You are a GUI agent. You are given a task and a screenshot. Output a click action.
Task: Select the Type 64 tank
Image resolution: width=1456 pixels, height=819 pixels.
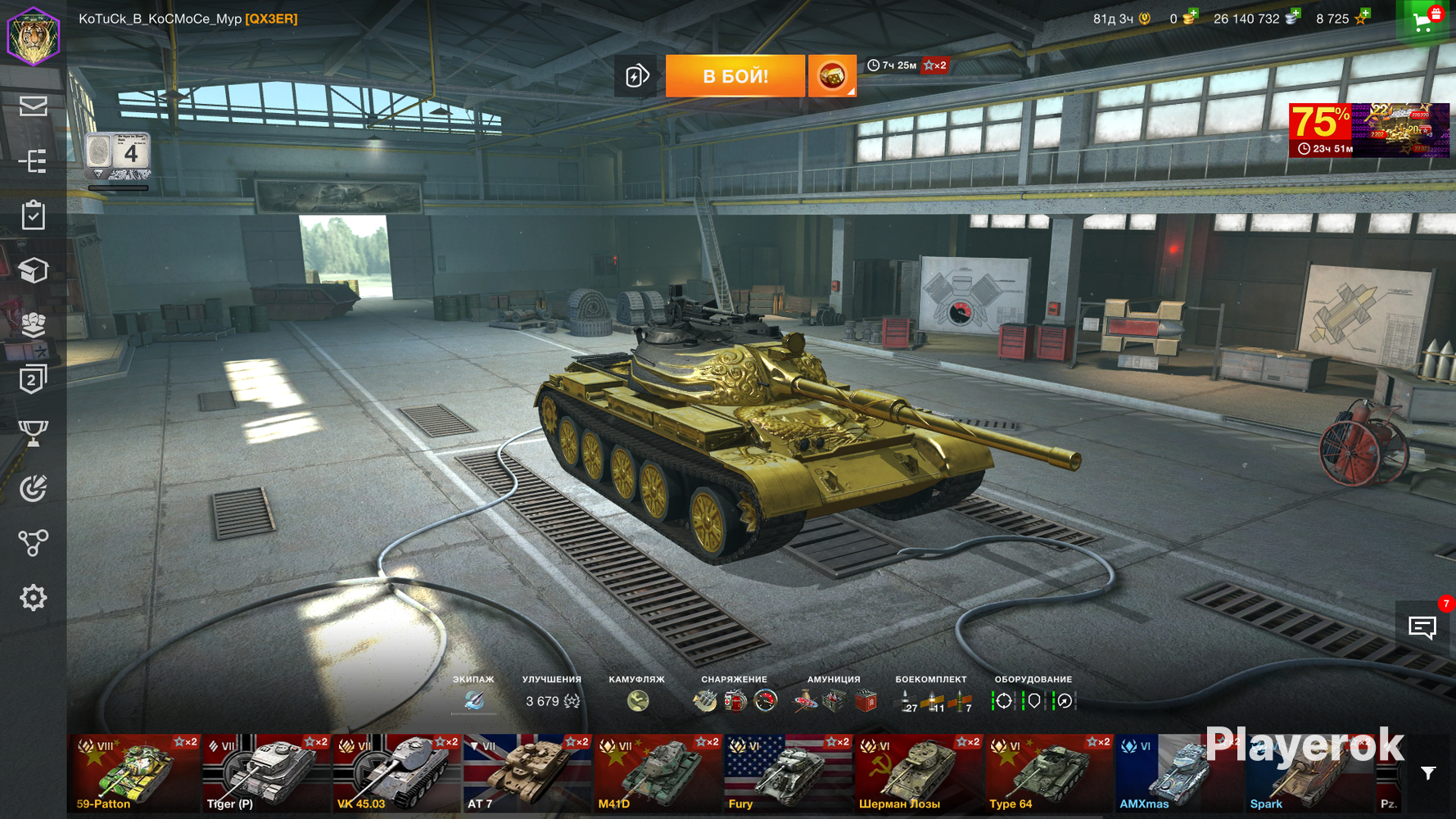pos(1048,774)
